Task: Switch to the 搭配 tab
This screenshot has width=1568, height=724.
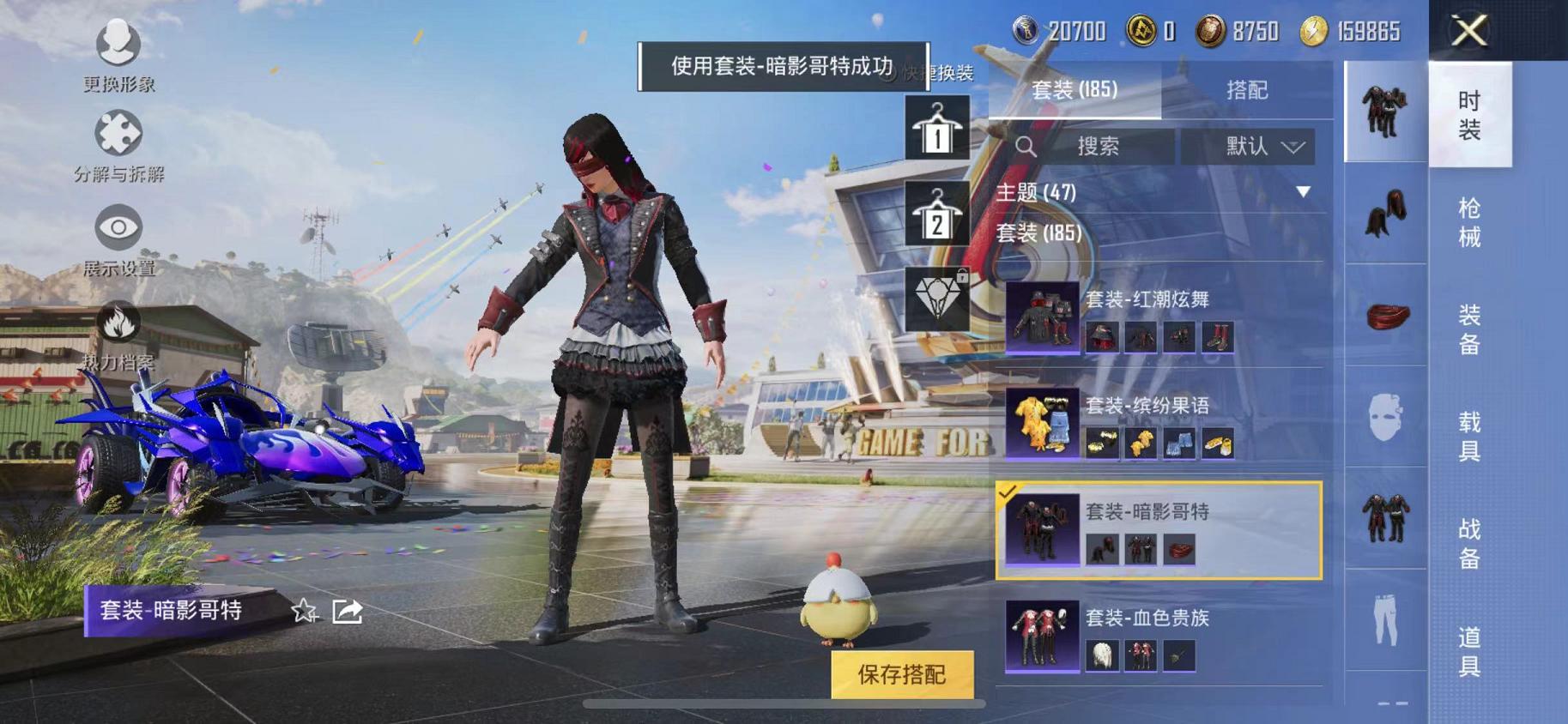Action: (1250, 89)
